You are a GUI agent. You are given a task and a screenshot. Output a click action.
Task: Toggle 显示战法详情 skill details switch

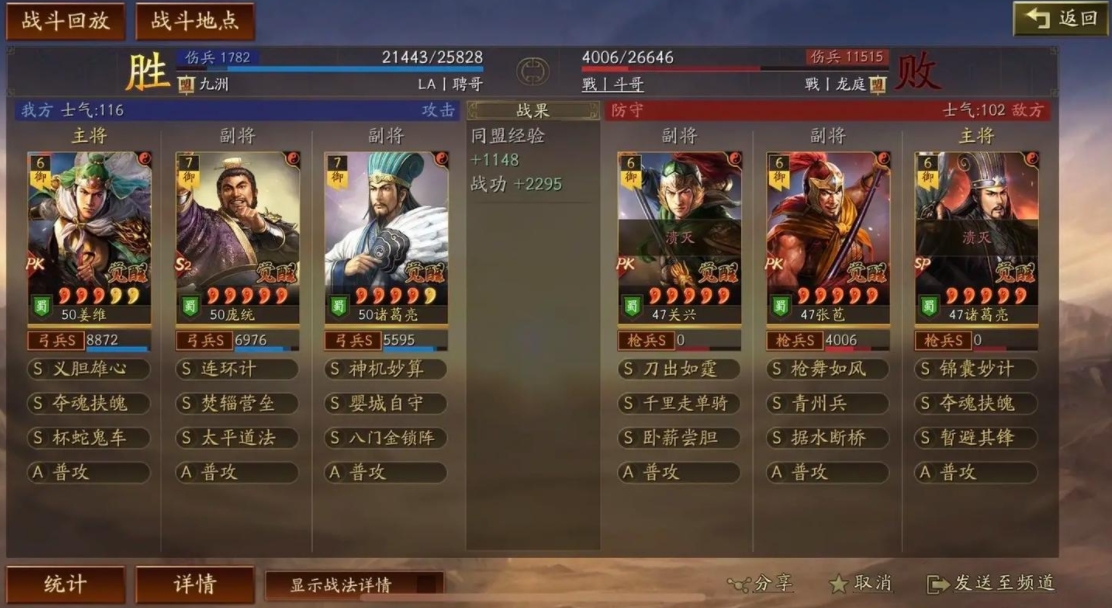[355, 585]
